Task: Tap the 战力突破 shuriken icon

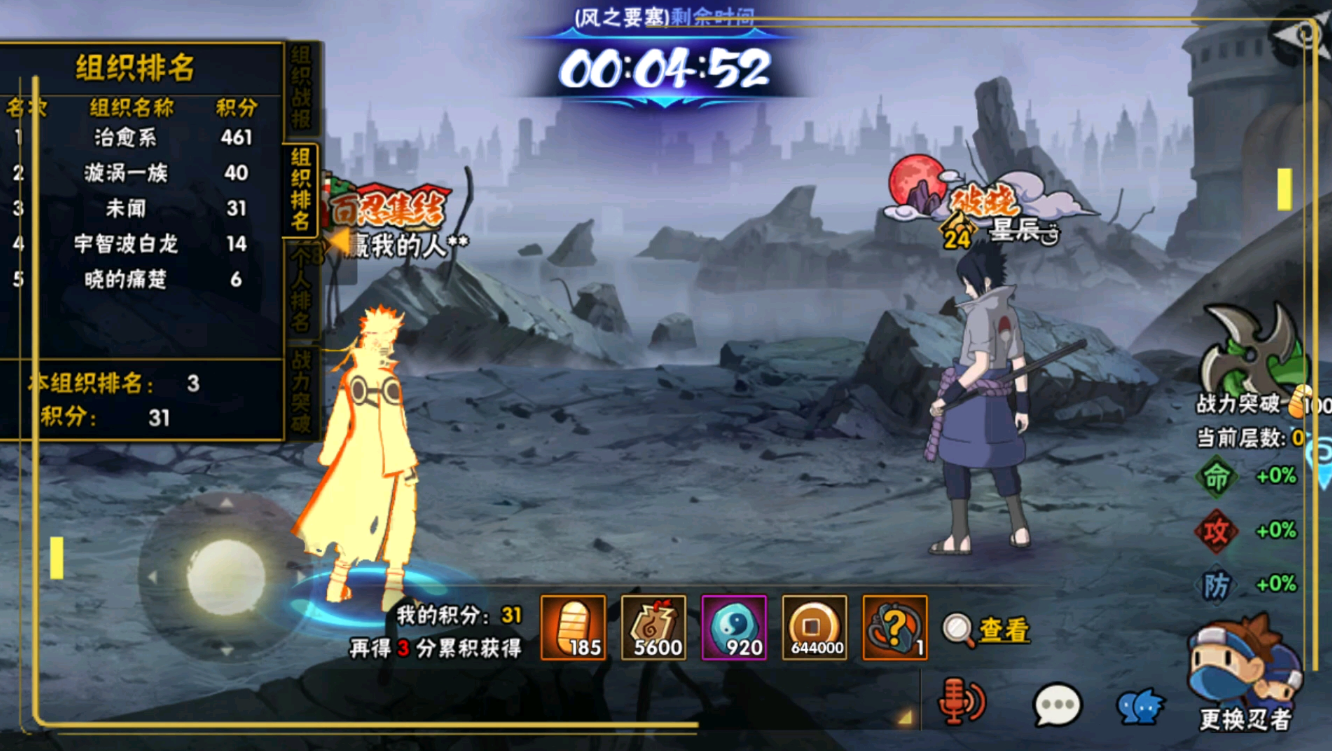Action: [1254, 352]
